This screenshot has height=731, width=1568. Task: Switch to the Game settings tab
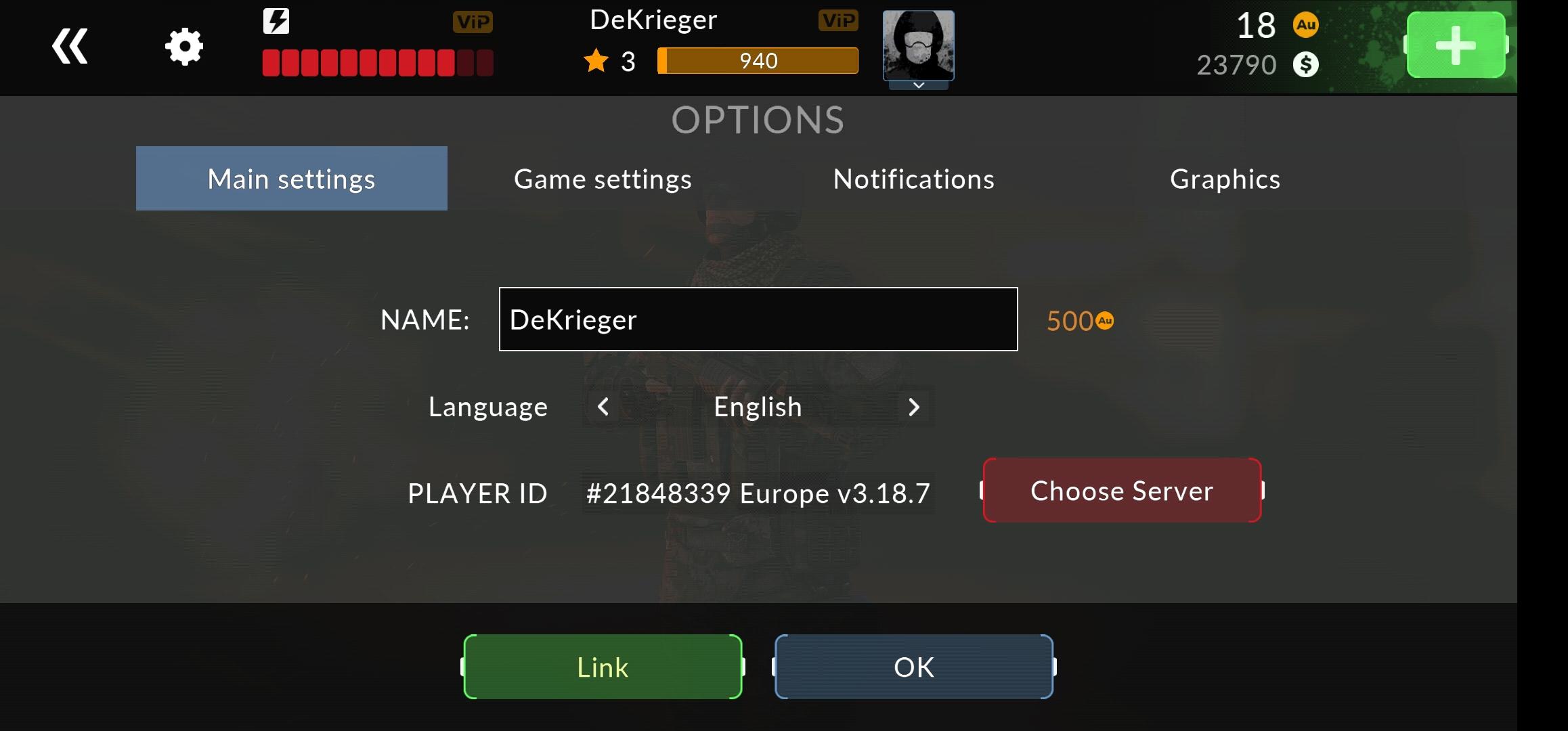(x=602, y=178)
